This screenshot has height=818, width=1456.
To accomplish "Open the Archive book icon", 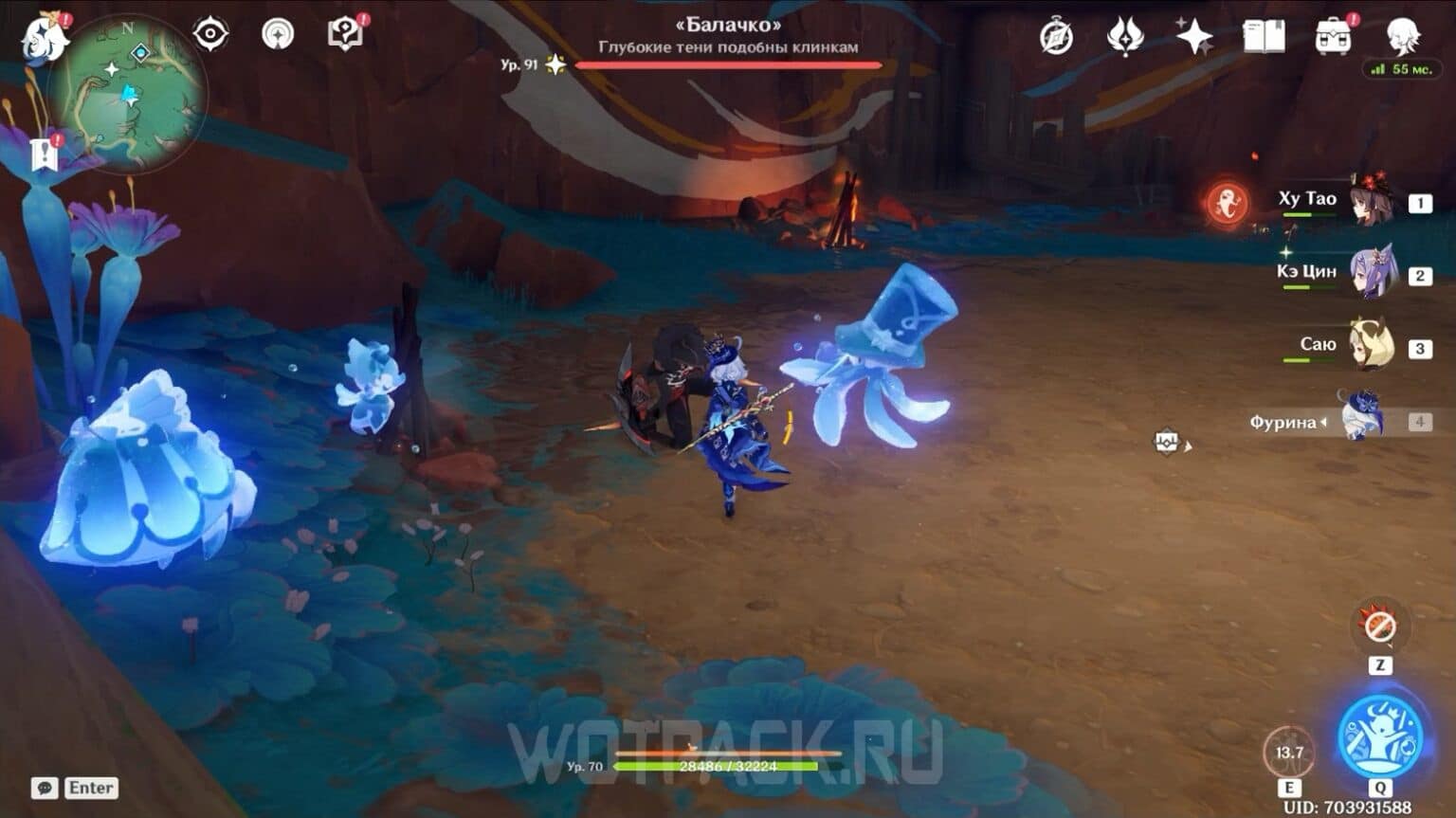I will pyautogui.click(x=1263, y=33).
